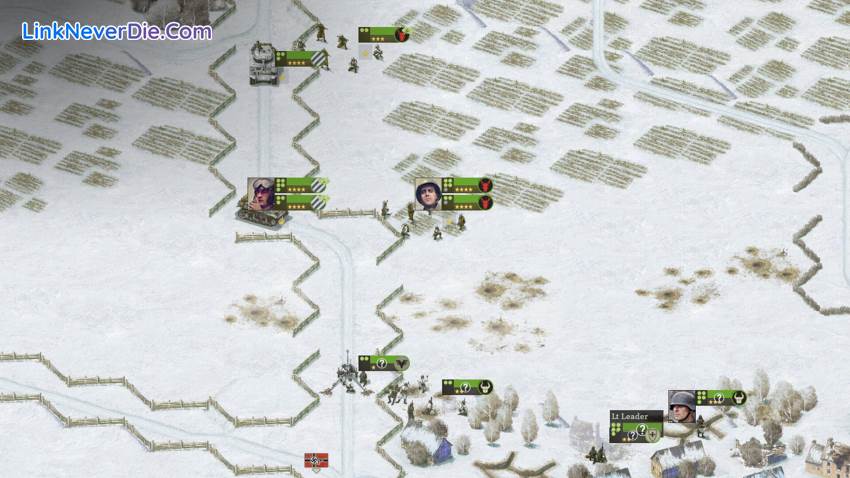
Task: Select the German helmeted officer portrait unit
Action: [x=681, y=404]
